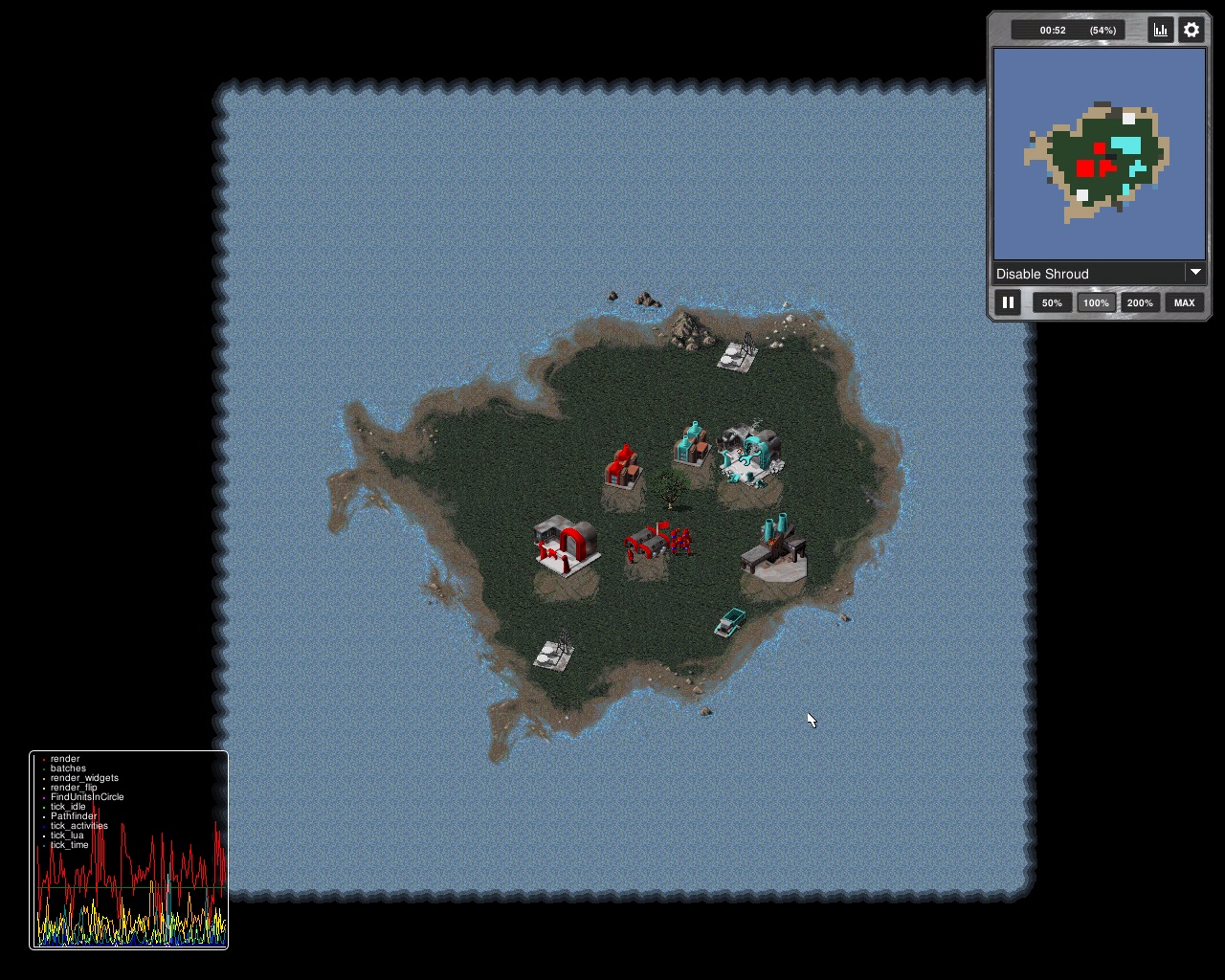
Task: Pause the replay playback
Action: pyautogui.click(x=1008, y=302)
